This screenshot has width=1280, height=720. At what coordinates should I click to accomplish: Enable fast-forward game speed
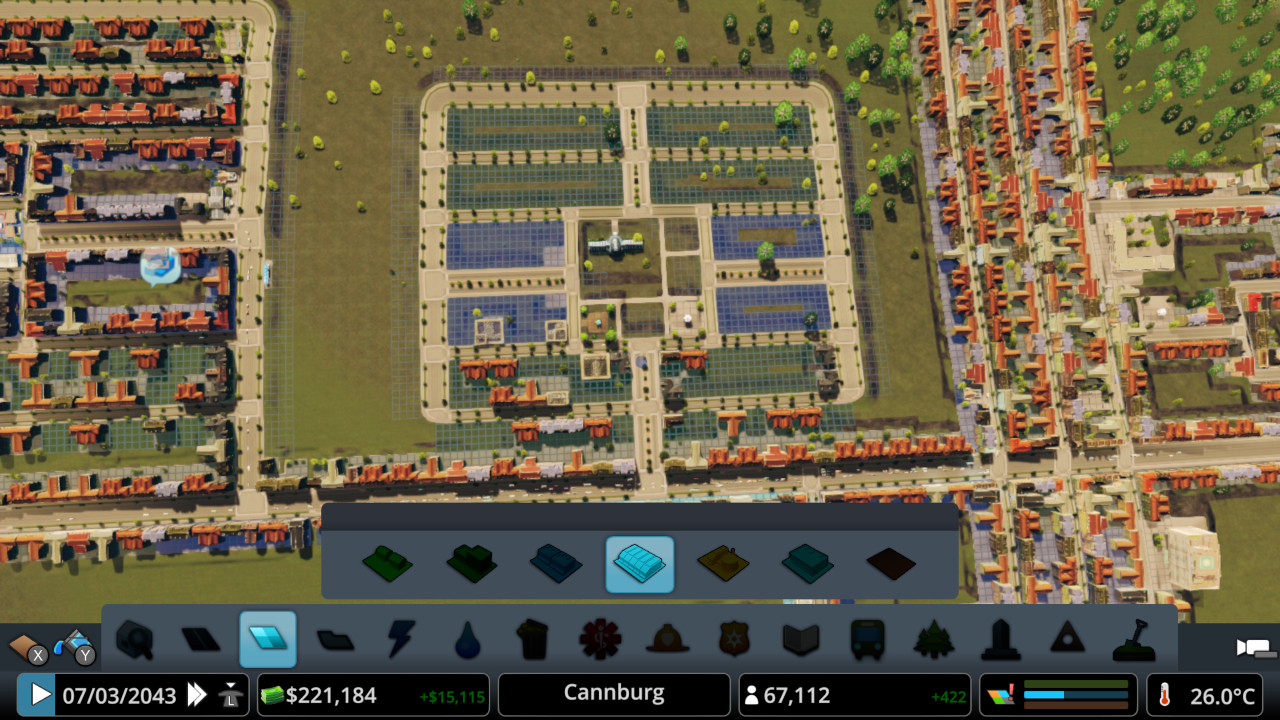pyautogui.click(x=197, y=694)
